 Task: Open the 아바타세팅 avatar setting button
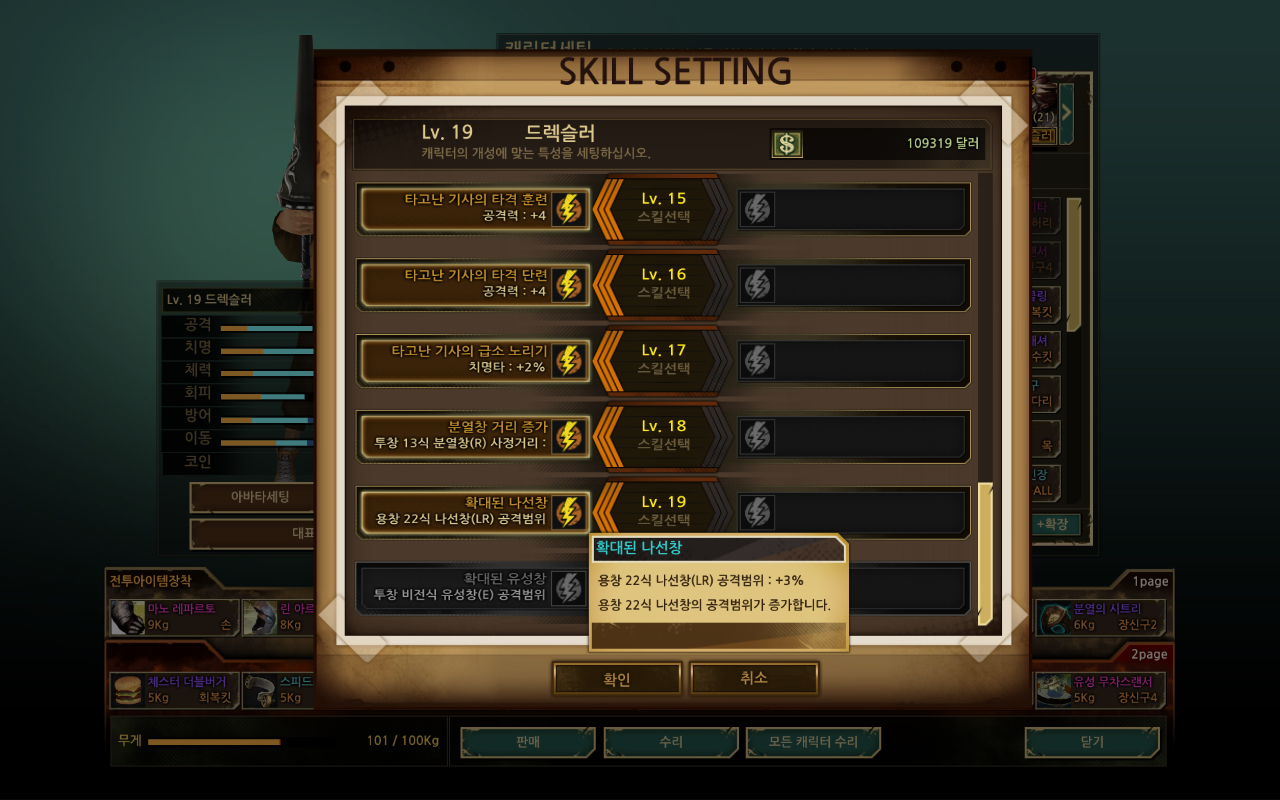point(252,497)
